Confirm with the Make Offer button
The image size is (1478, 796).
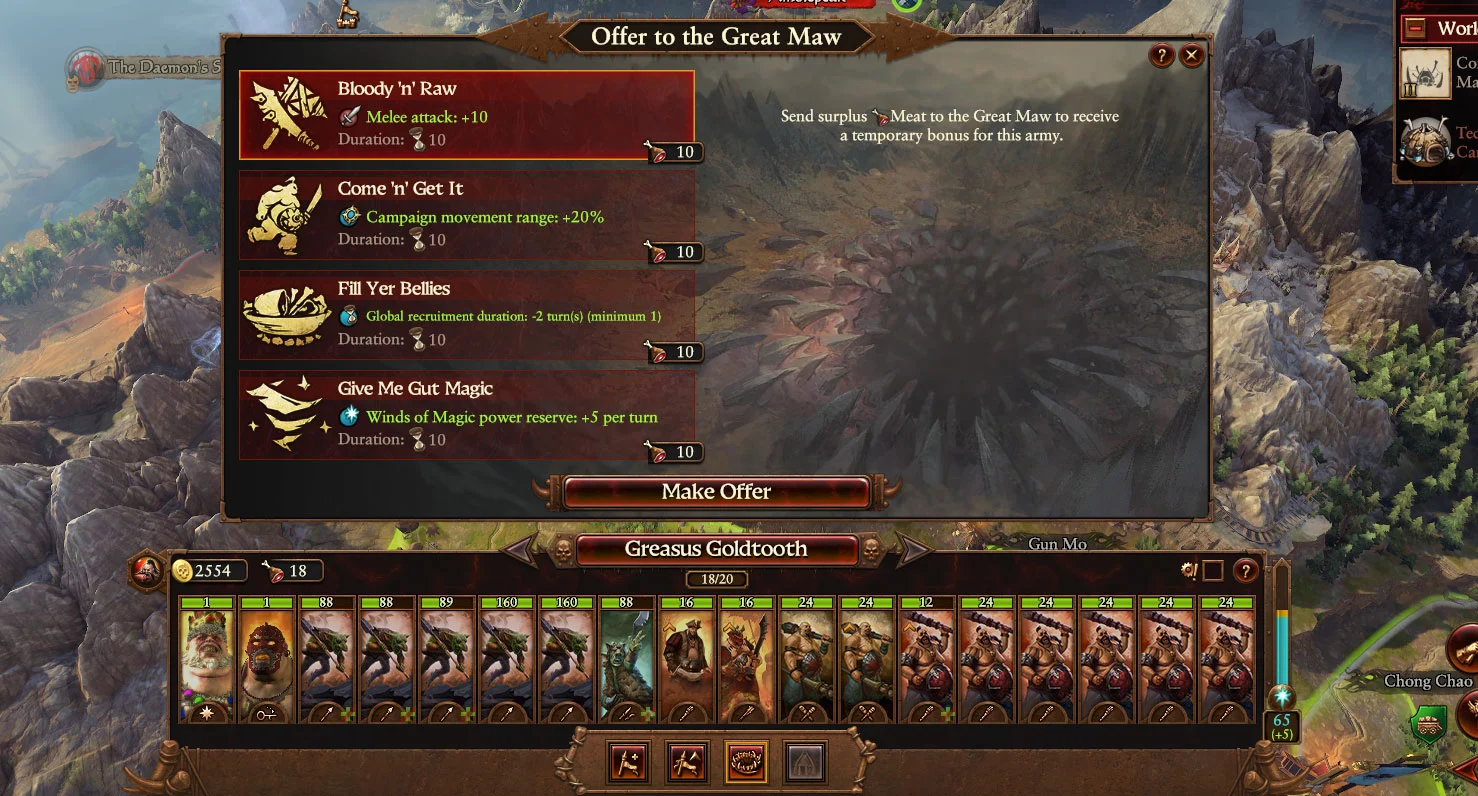(x=716, y=492)
